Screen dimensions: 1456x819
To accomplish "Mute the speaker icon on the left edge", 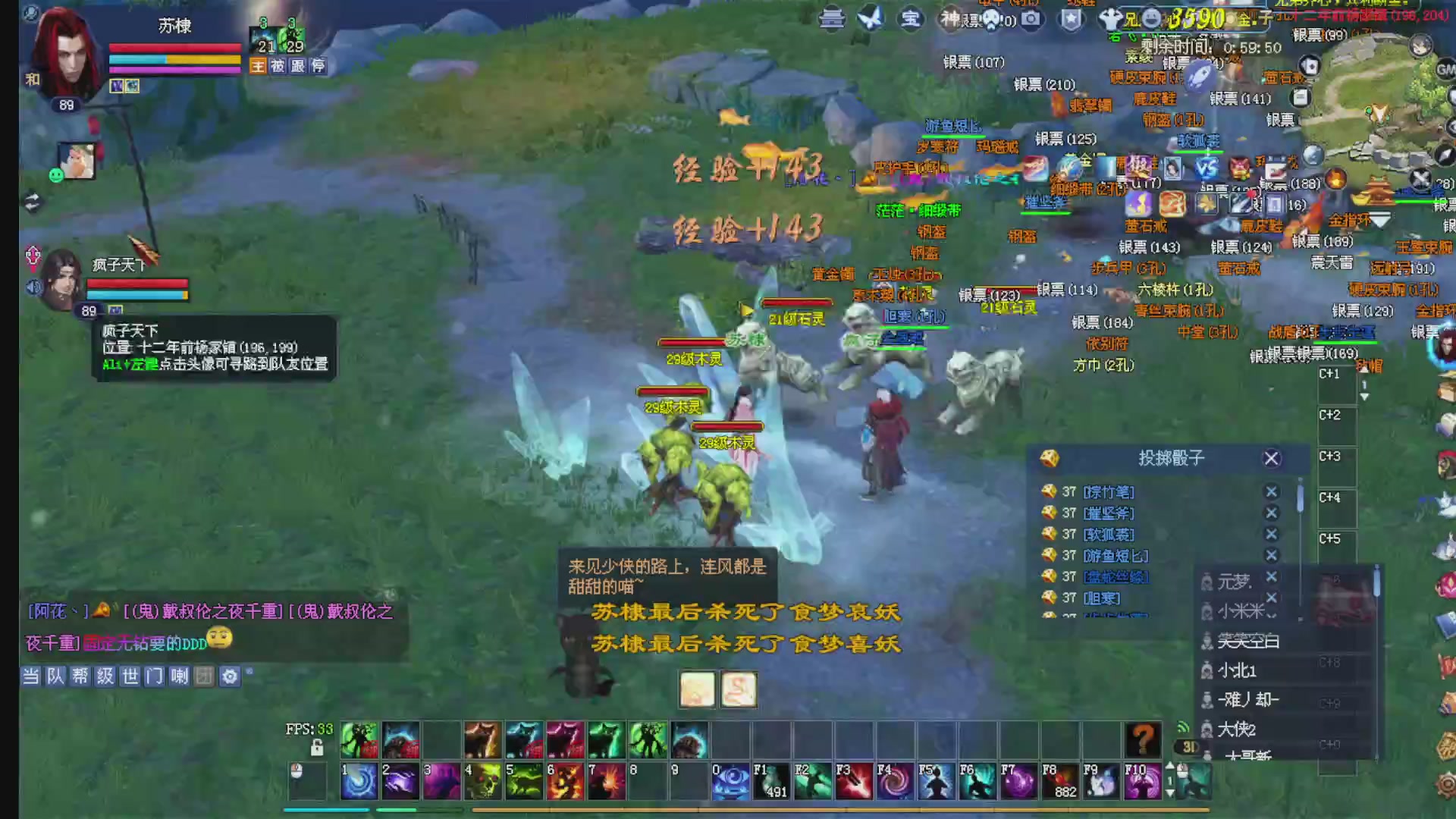I will pos(32,287).
